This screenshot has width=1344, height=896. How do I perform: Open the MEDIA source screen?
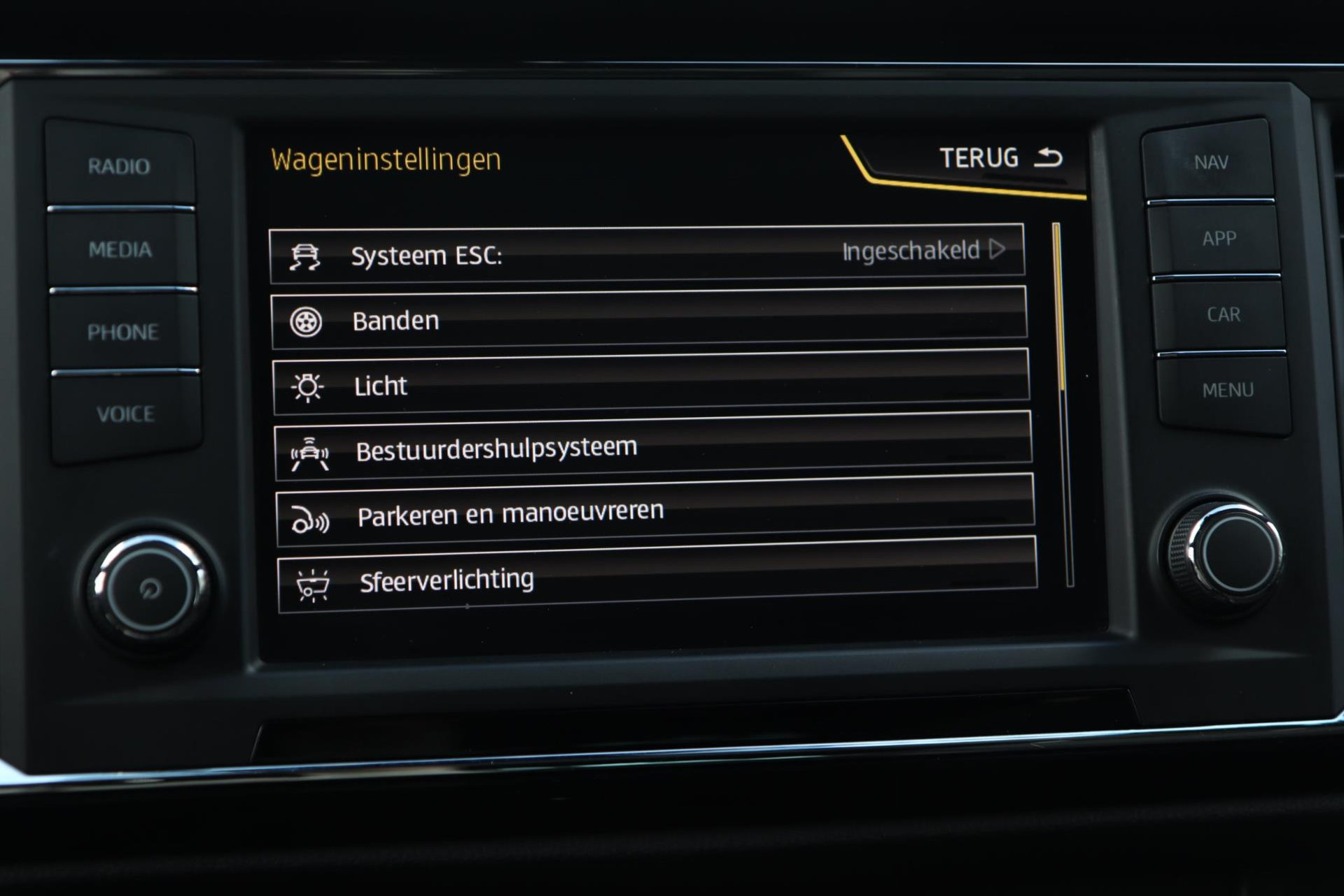coord(120,249)
